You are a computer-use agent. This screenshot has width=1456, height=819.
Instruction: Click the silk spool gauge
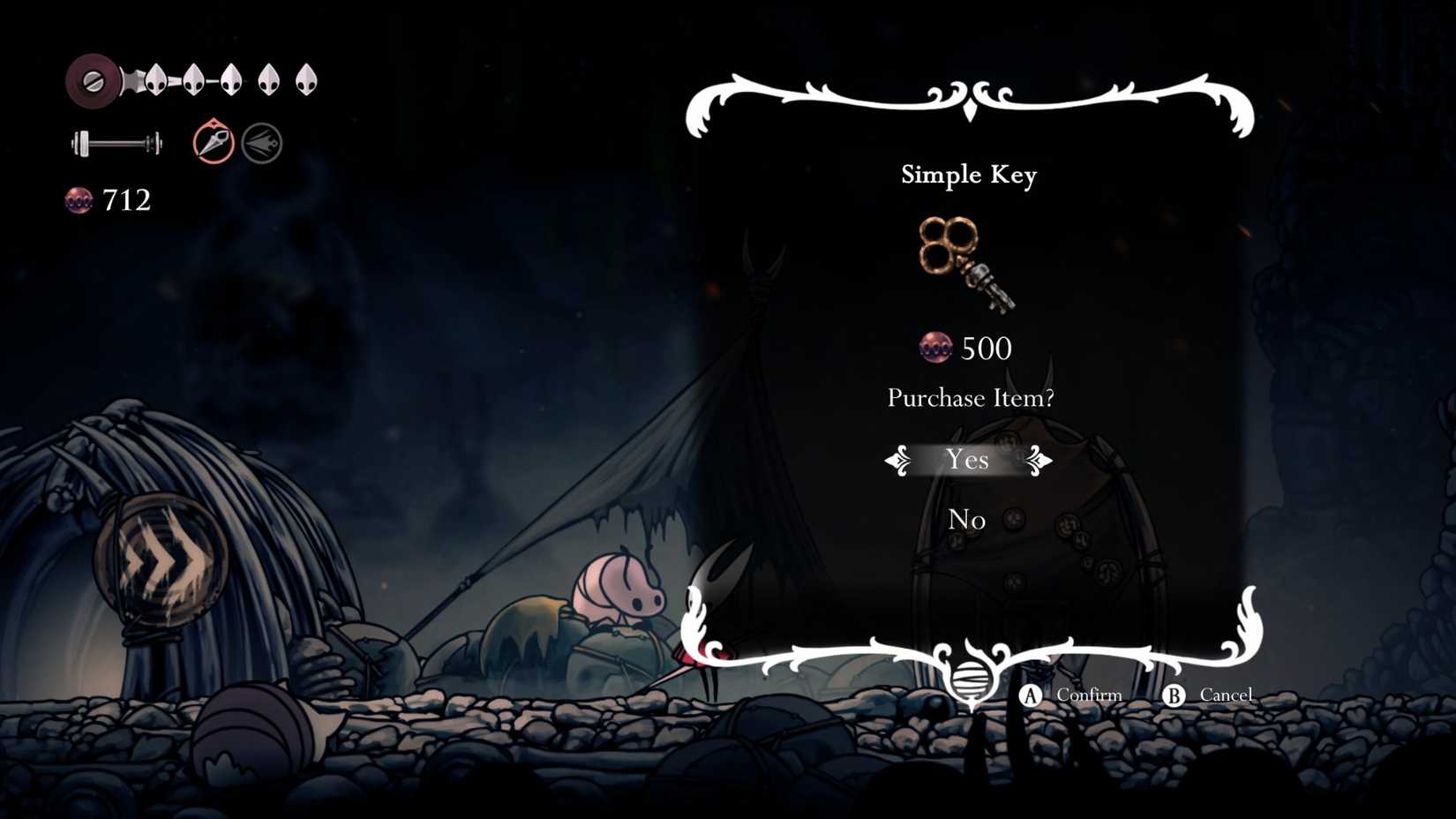click(115, 141)
